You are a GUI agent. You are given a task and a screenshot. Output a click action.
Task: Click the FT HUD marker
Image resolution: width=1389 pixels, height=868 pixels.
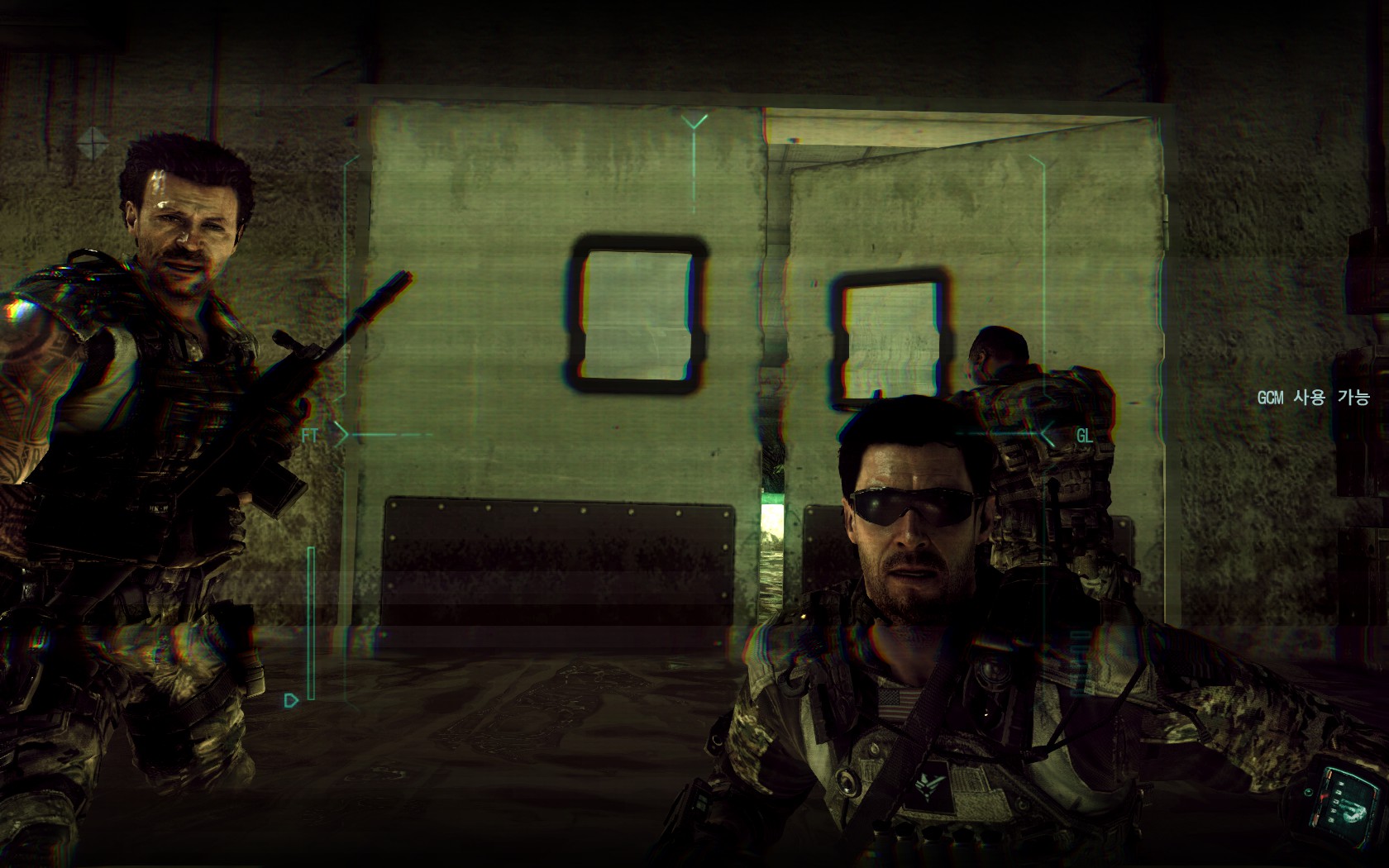point(311,435)
